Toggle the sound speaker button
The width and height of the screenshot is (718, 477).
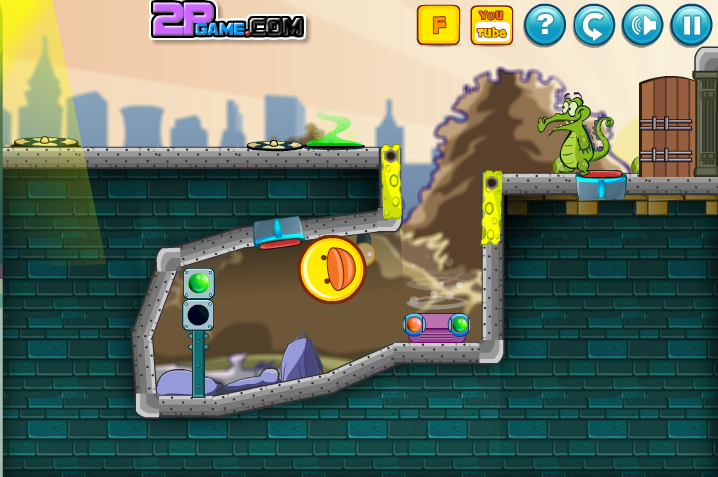[642, 25]
